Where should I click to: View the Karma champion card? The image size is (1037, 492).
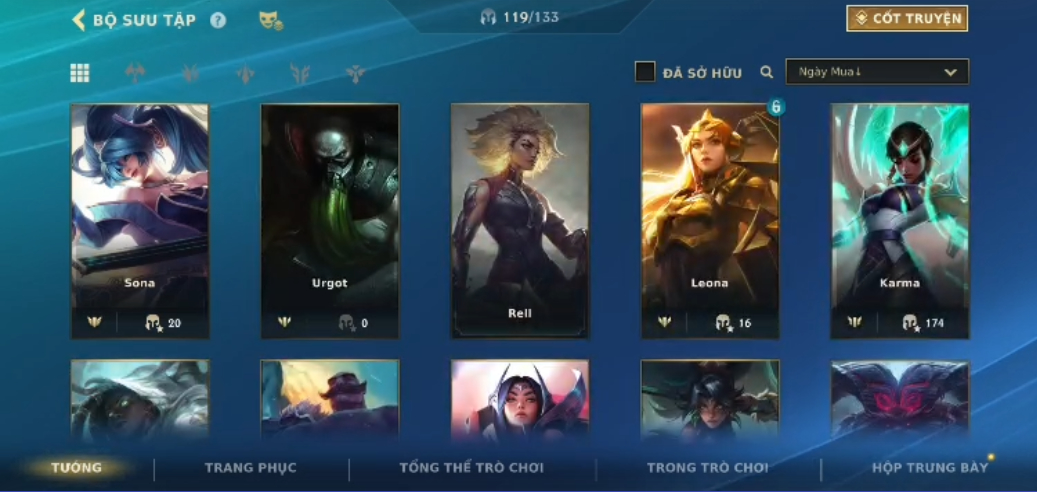(x=900, y=220)
